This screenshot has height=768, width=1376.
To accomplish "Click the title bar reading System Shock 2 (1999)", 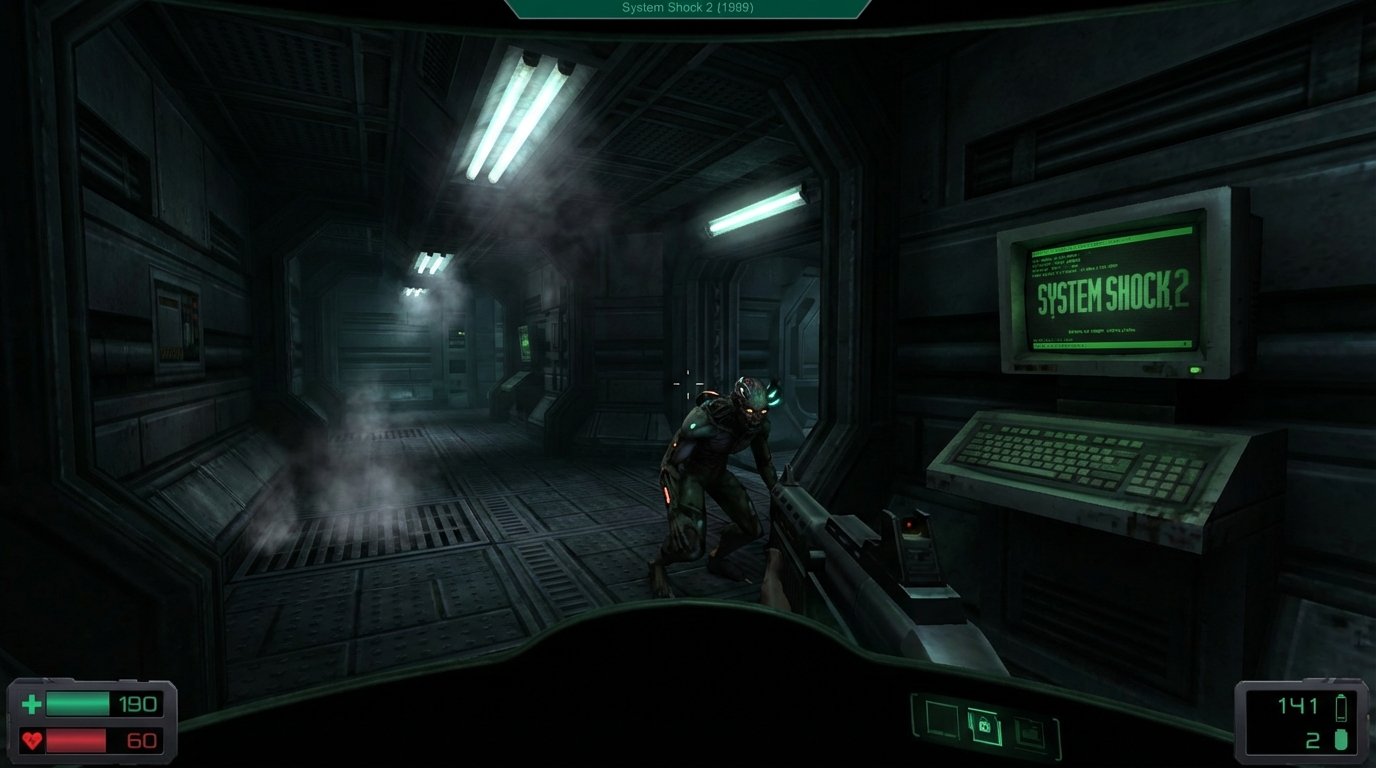I will coord(686,8).
